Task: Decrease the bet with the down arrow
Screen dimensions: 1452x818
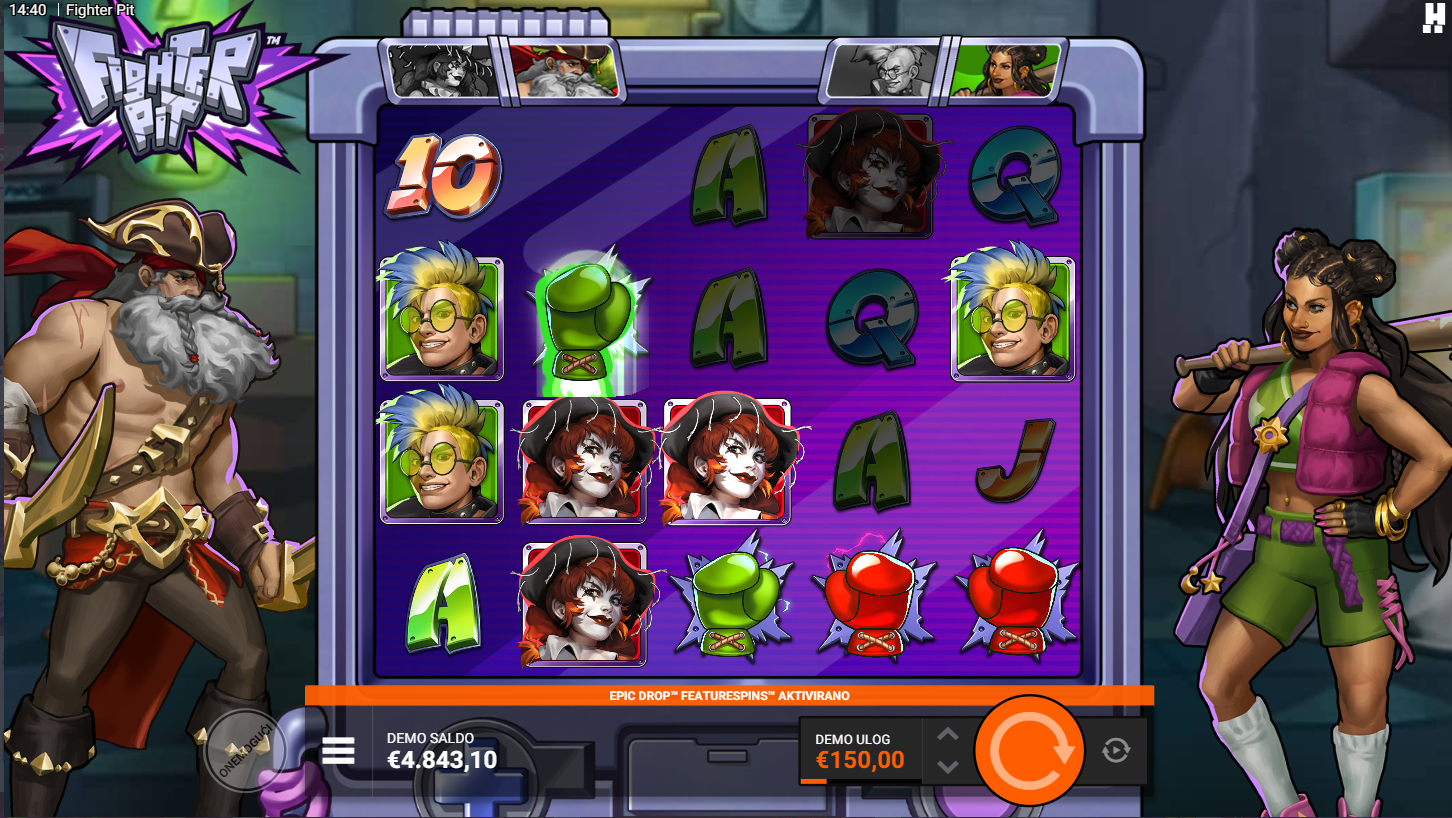Action: point(947,767)
